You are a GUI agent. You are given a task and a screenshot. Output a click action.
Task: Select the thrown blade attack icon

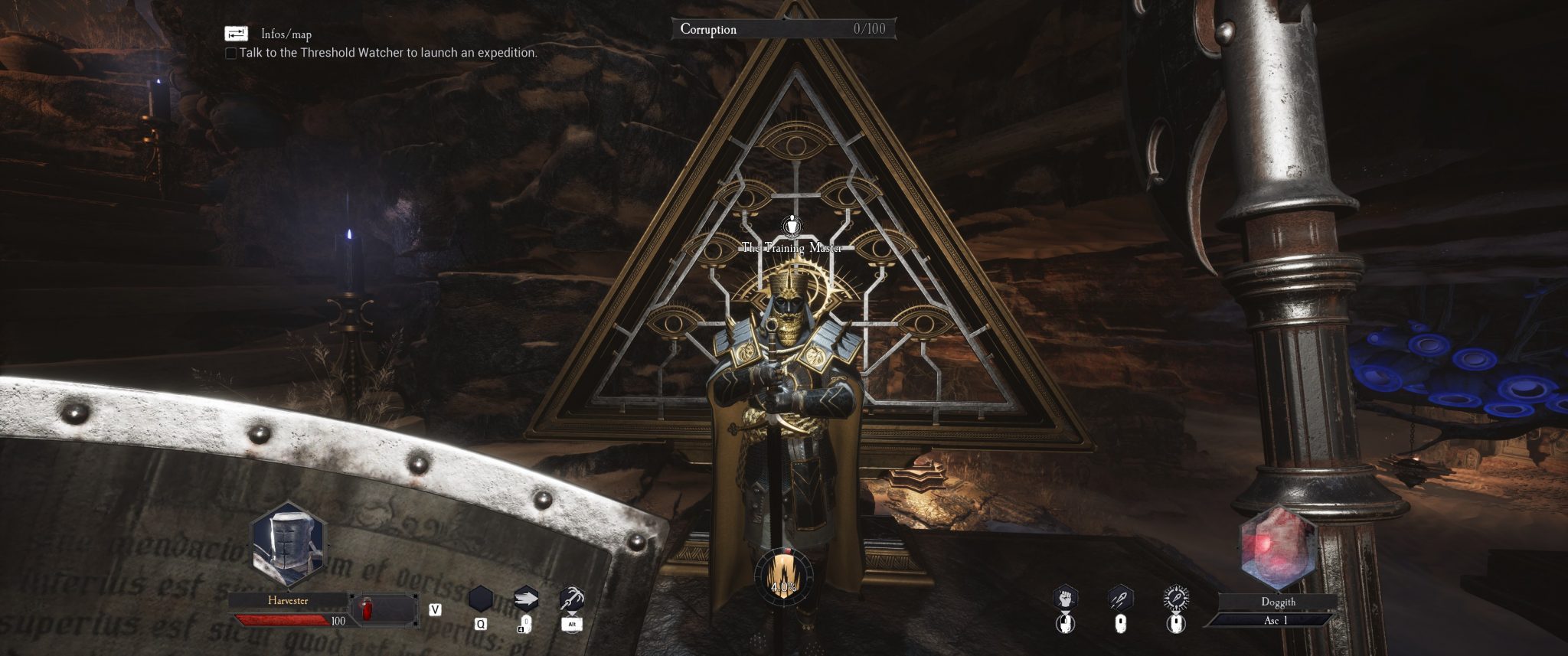pyautogui.click(x=1120, y=598)
